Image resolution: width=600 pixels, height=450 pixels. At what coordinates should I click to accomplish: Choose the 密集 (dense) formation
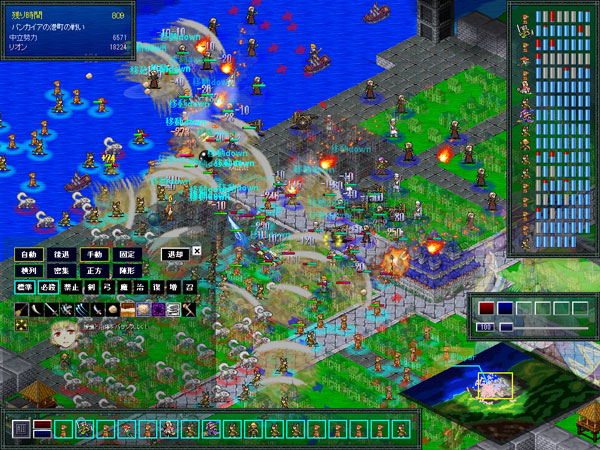click(62, 271)
